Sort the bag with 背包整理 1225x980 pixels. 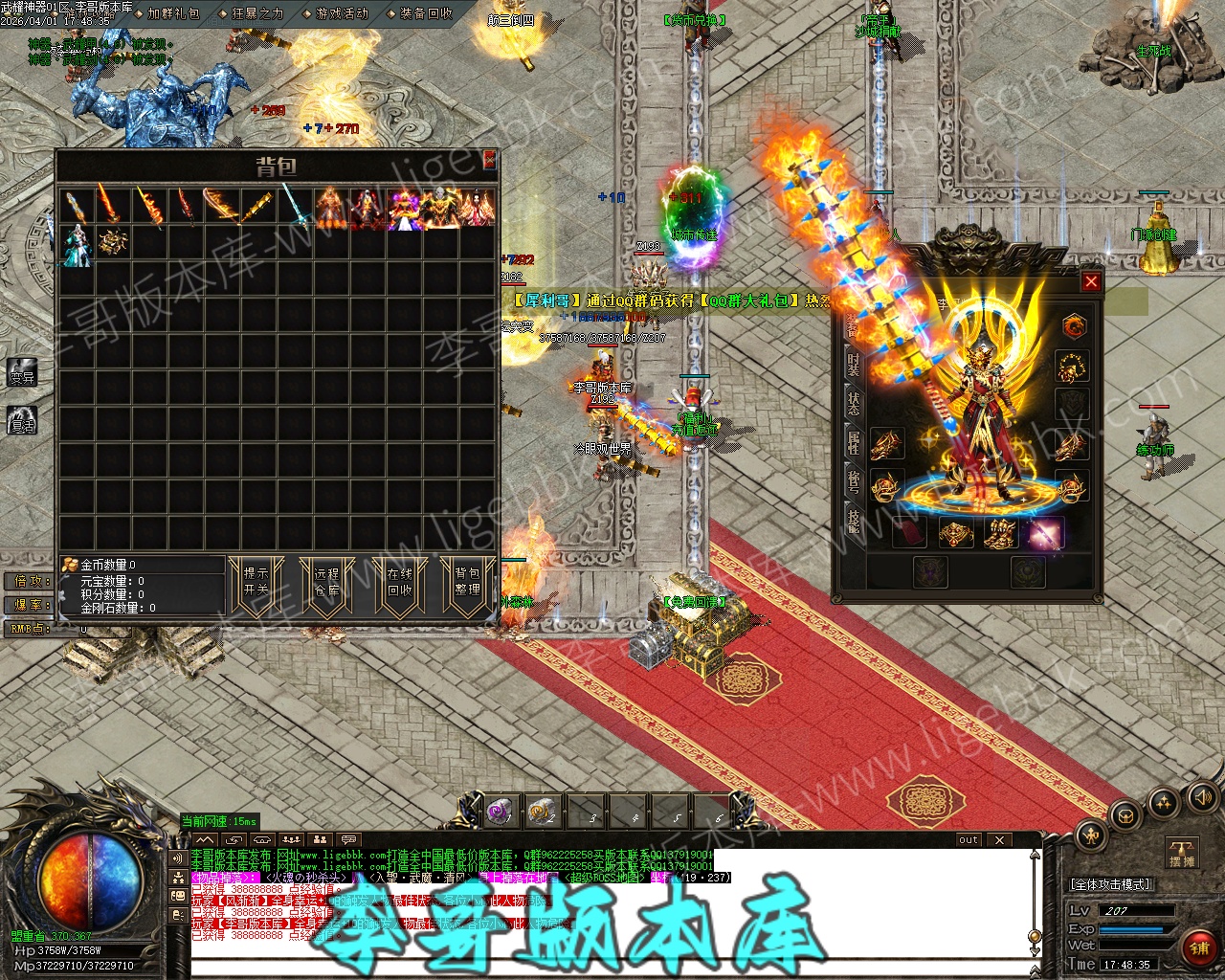468,582
